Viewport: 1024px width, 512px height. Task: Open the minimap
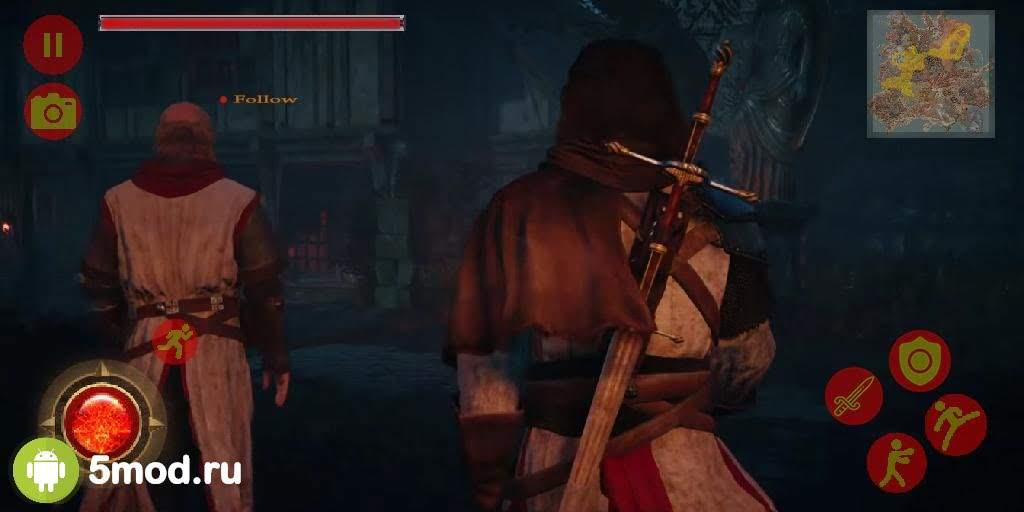(x=930, y=73)
